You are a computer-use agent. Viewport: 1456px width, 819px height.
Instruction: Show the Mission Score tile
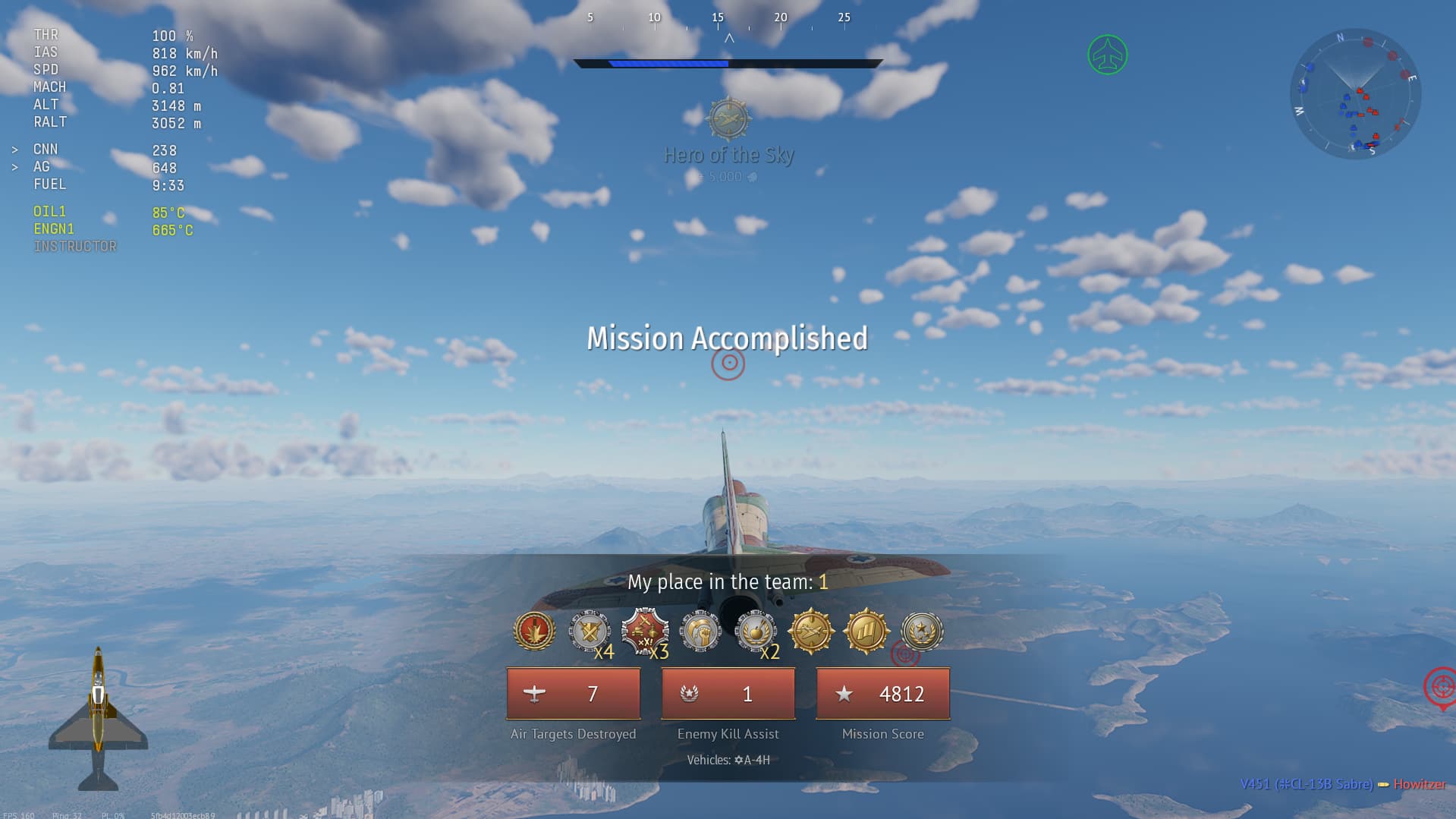click(x=883, y=694)
